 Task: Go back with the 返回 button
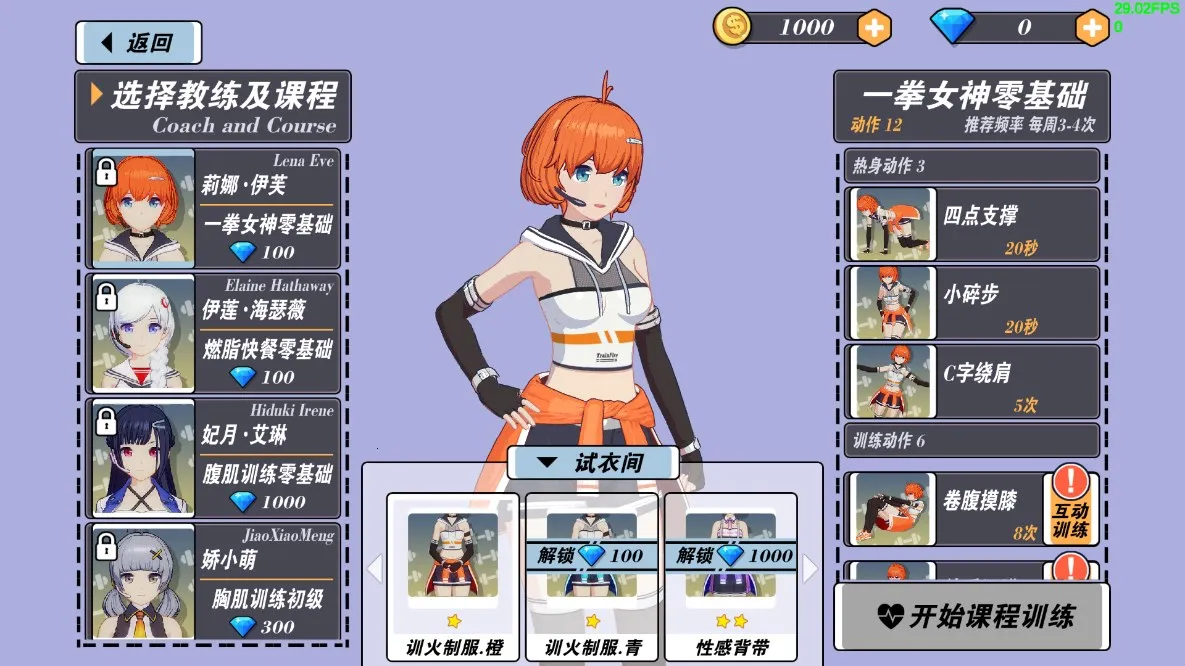138,43
